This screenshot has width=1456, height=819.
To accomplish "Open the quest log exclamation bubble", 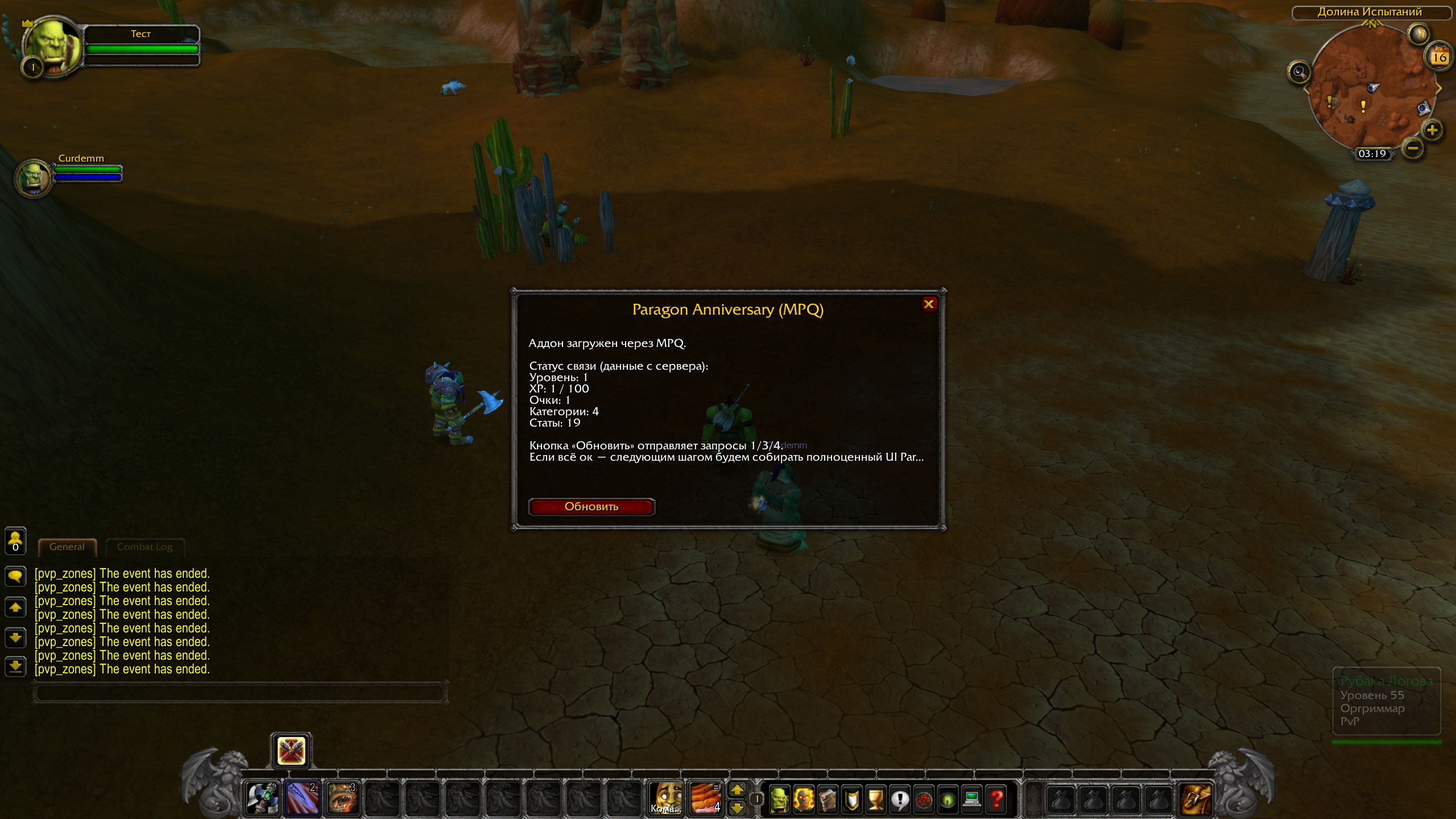I will pos(900,799).
